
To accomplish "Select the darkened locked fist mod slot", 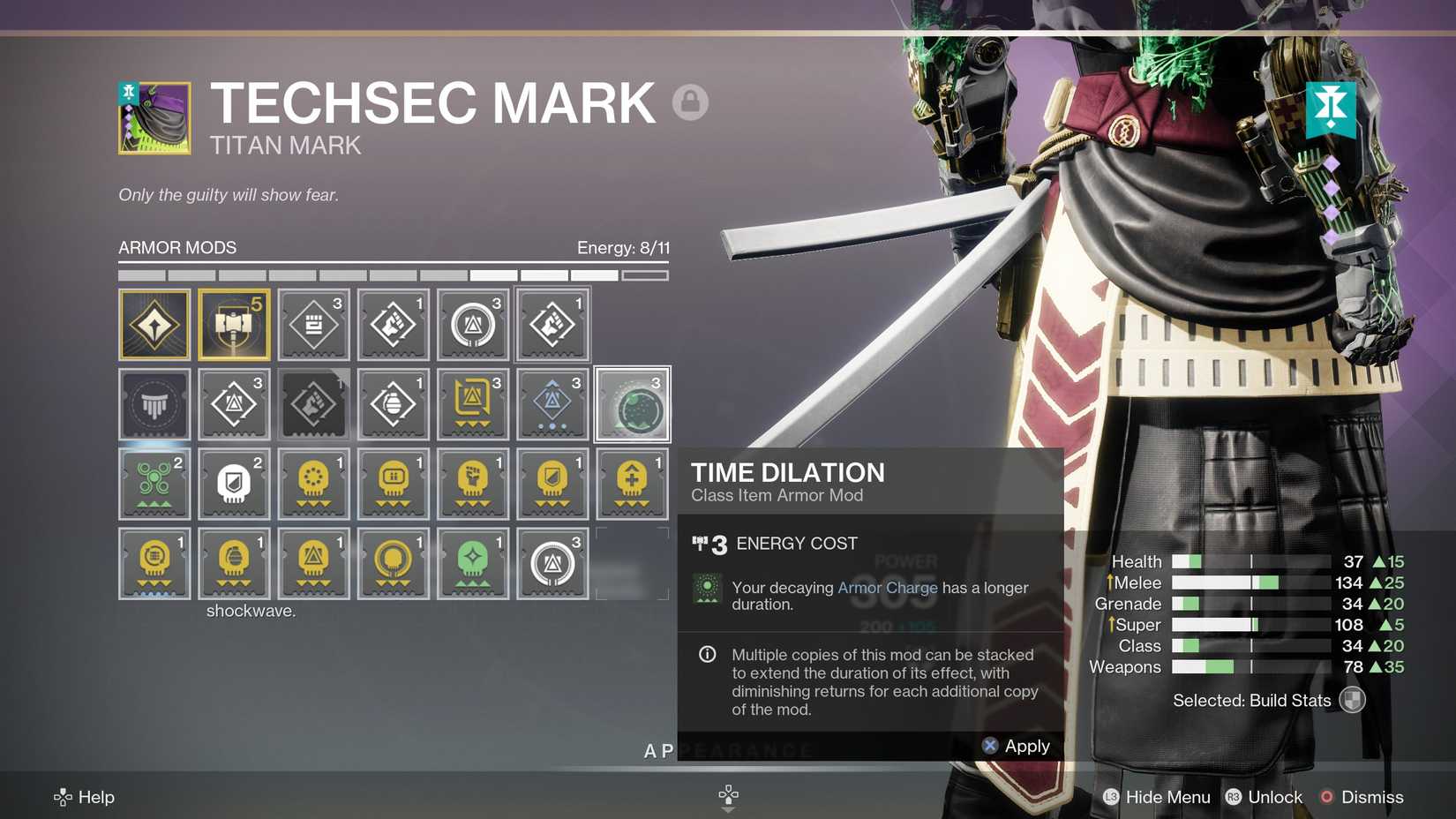I will (x=313, y=404).
